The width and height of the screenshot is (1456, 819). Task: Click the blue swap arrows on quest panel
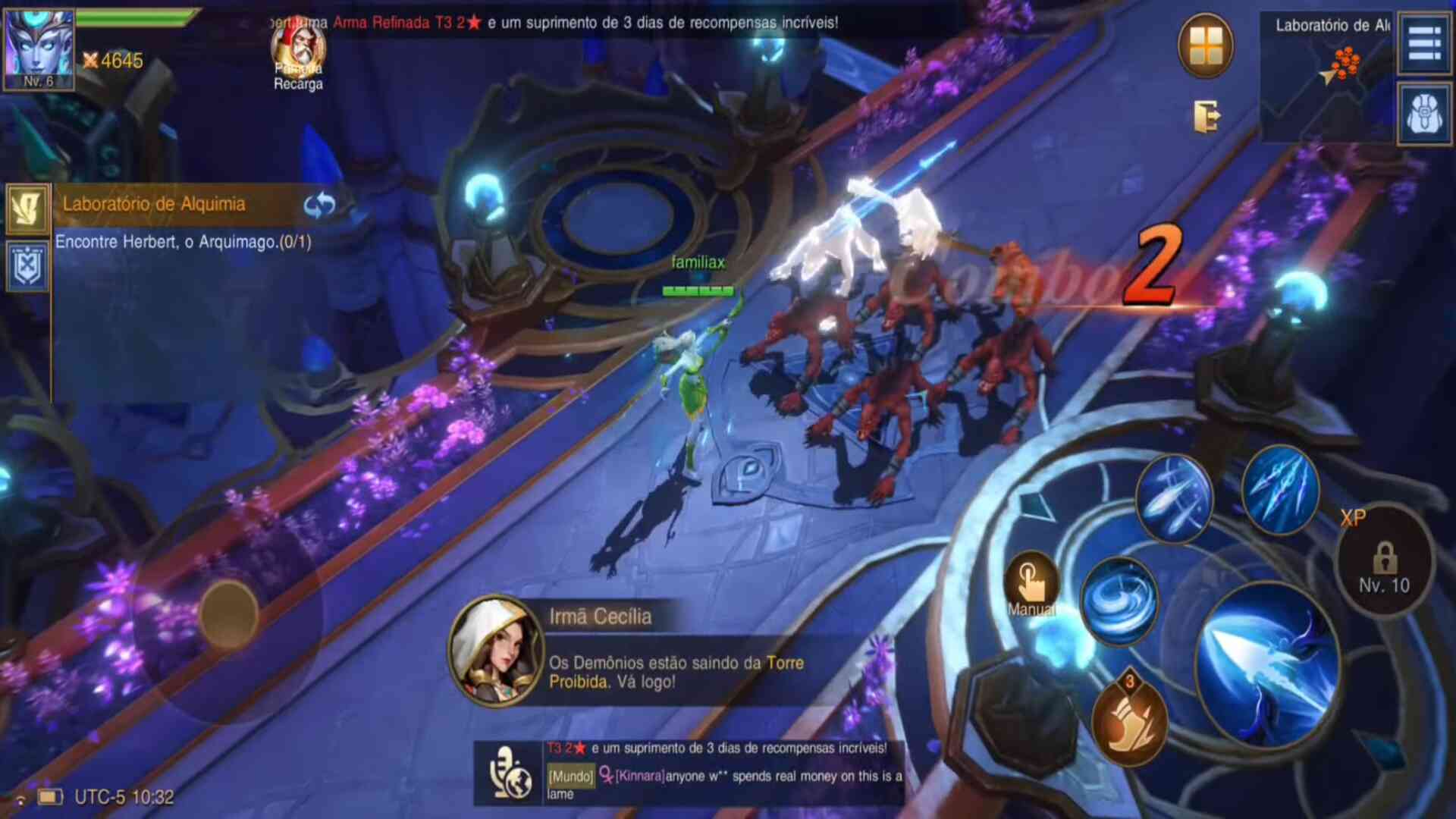point(319,205)
